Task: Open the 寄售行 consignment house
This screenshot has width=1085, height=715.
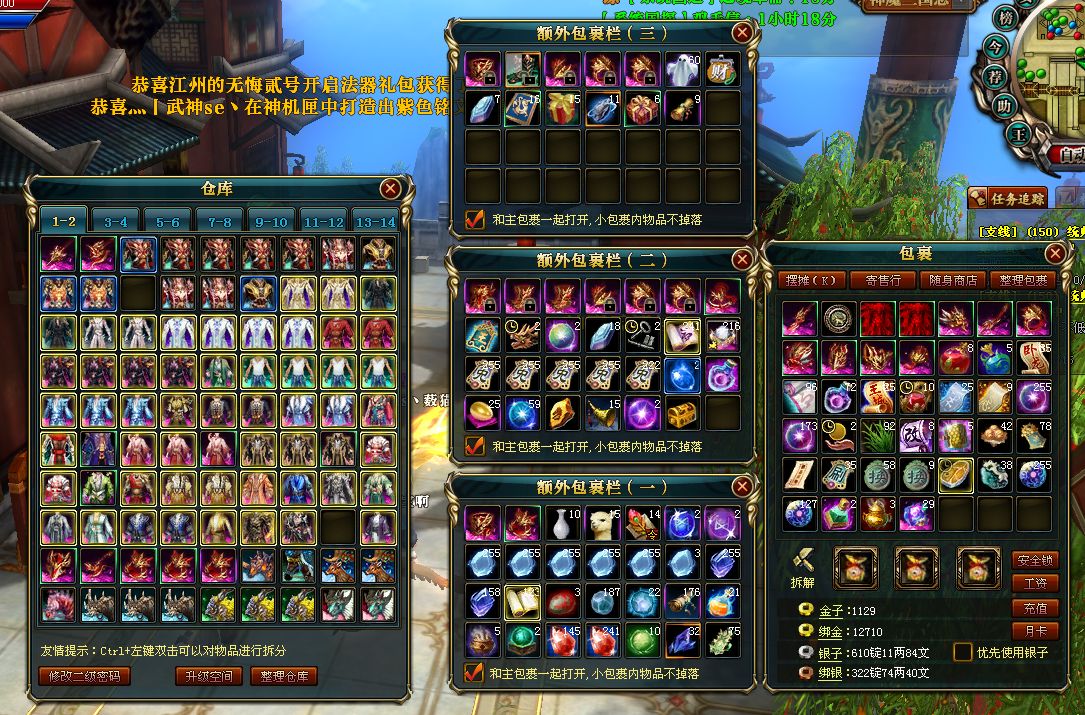Action: (x=883, y=281)
